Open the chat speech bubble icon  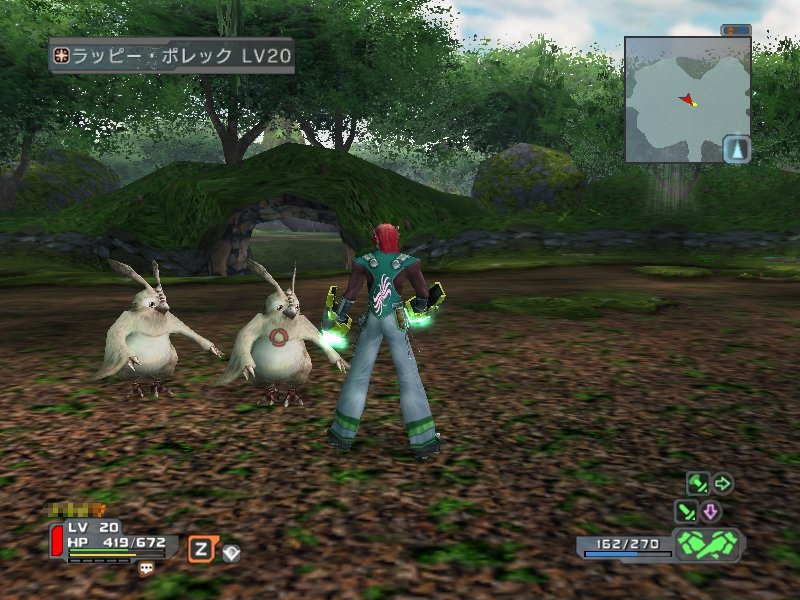147,568
